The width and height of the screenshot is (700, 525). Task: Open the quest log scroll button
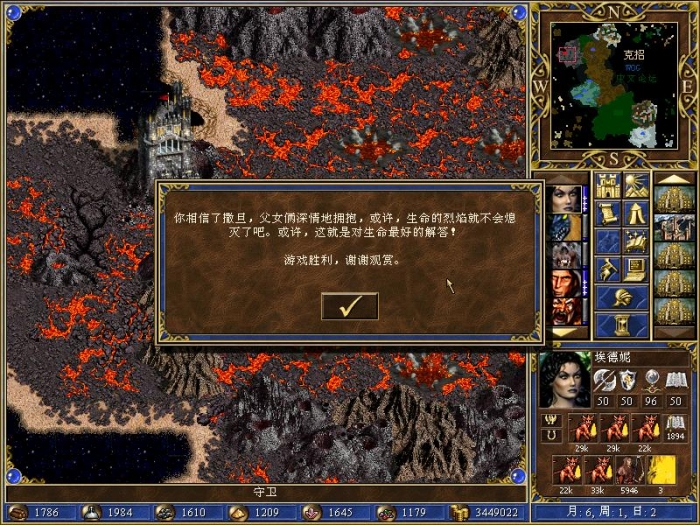coord(607,213)
